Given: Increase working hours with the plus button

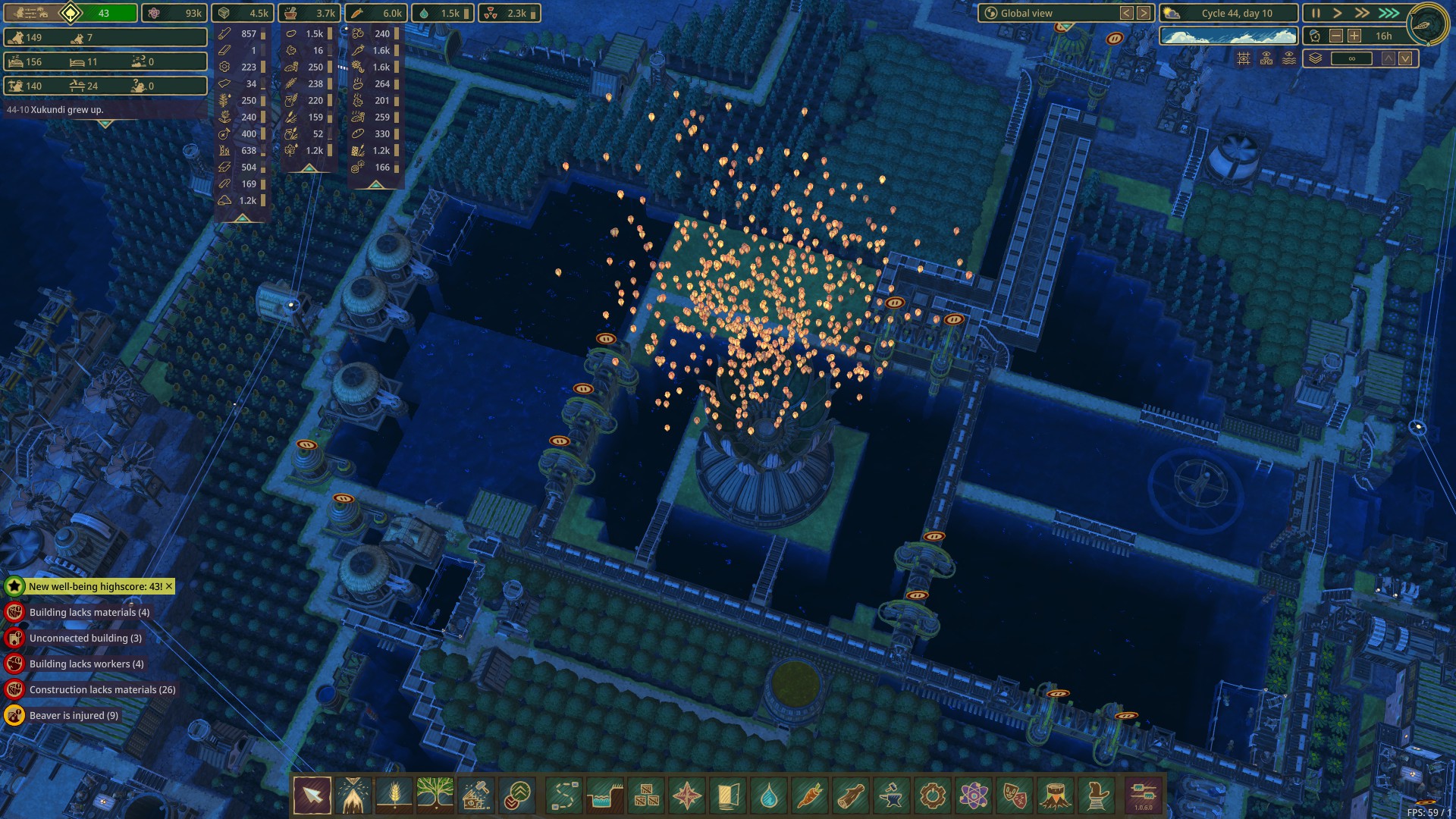Looking at the screenshot, I should click(x=1354, y=36).
